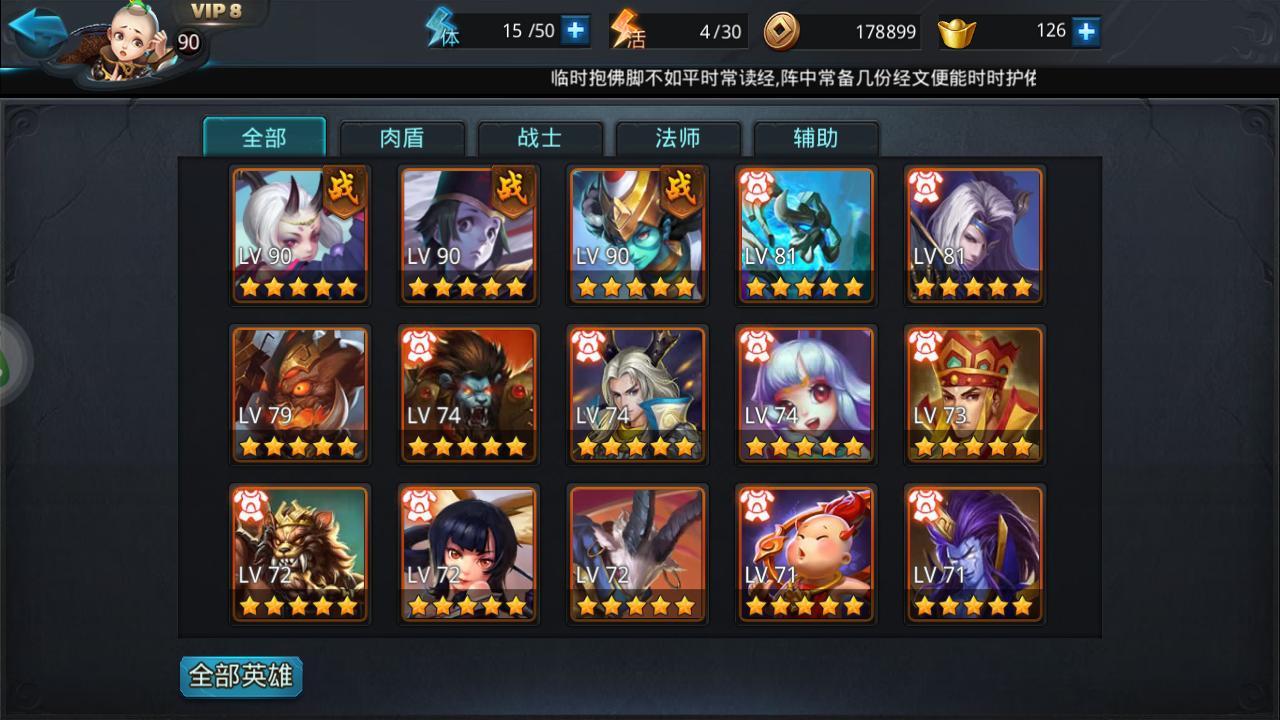Select the LV 71 blue demon hero
Image resolution: width=1280 pixels, height=720 pixels.
click(x=975, y=554)
